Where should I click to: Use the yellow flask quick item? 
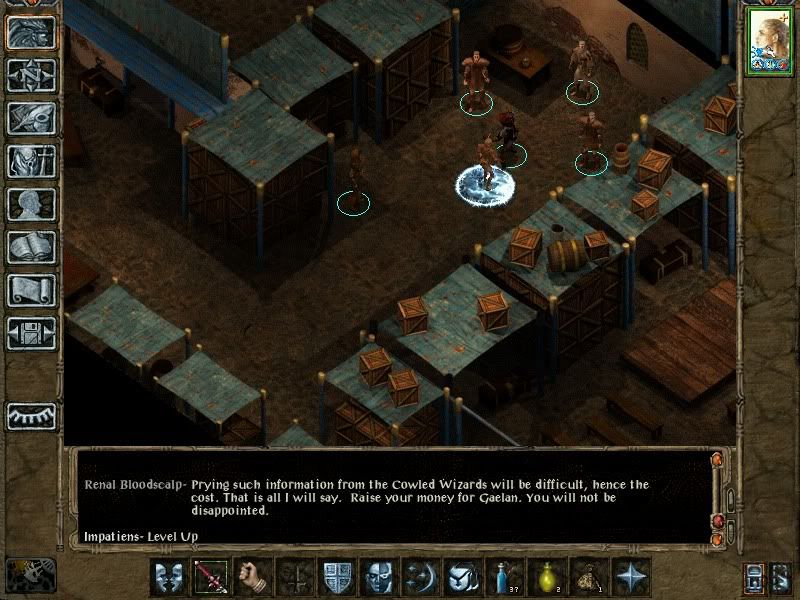pos(547,576)
